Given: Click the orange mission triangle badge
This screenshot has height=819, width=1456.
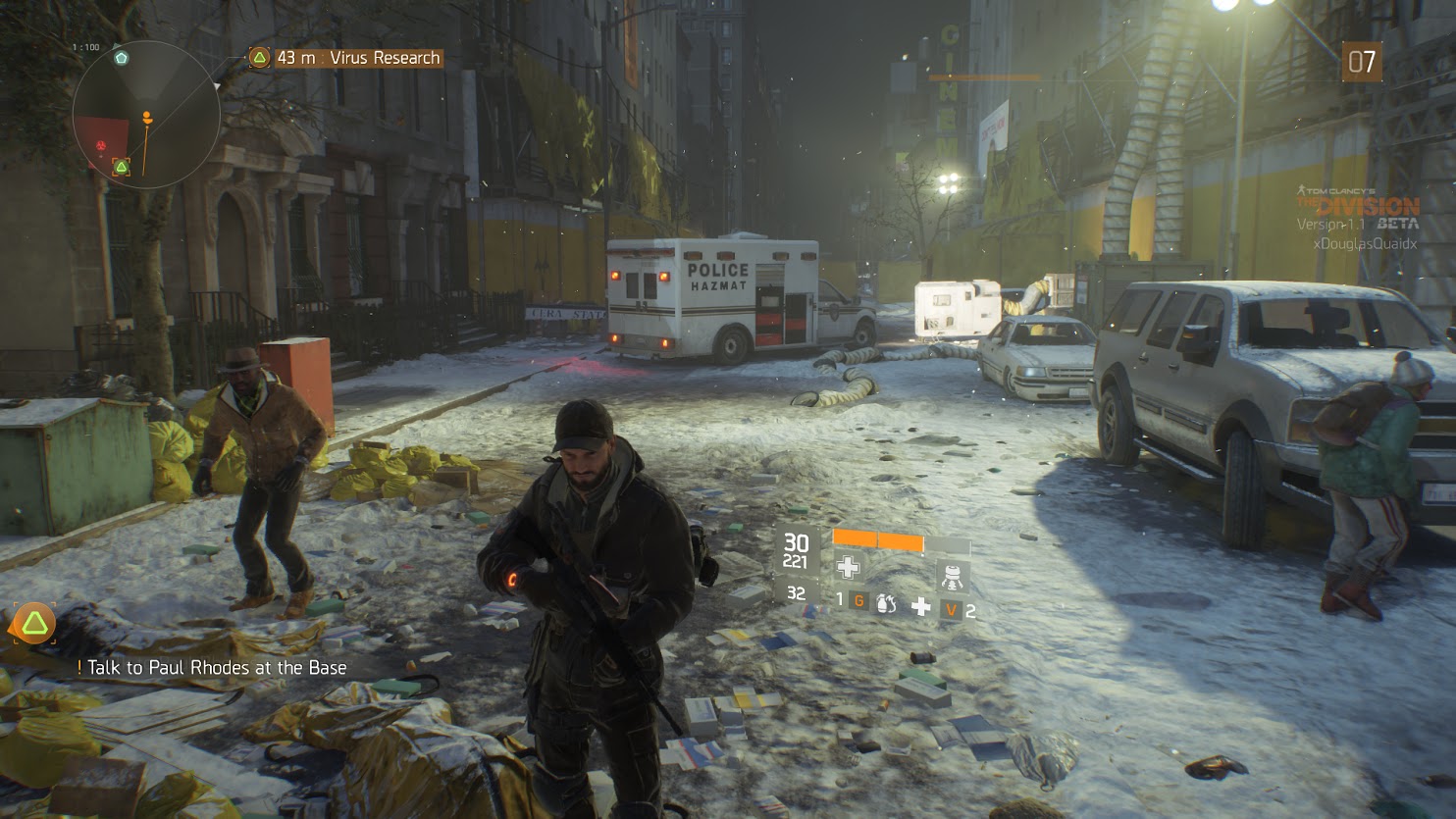Looking at the screenshot, I should coord(34,624).
